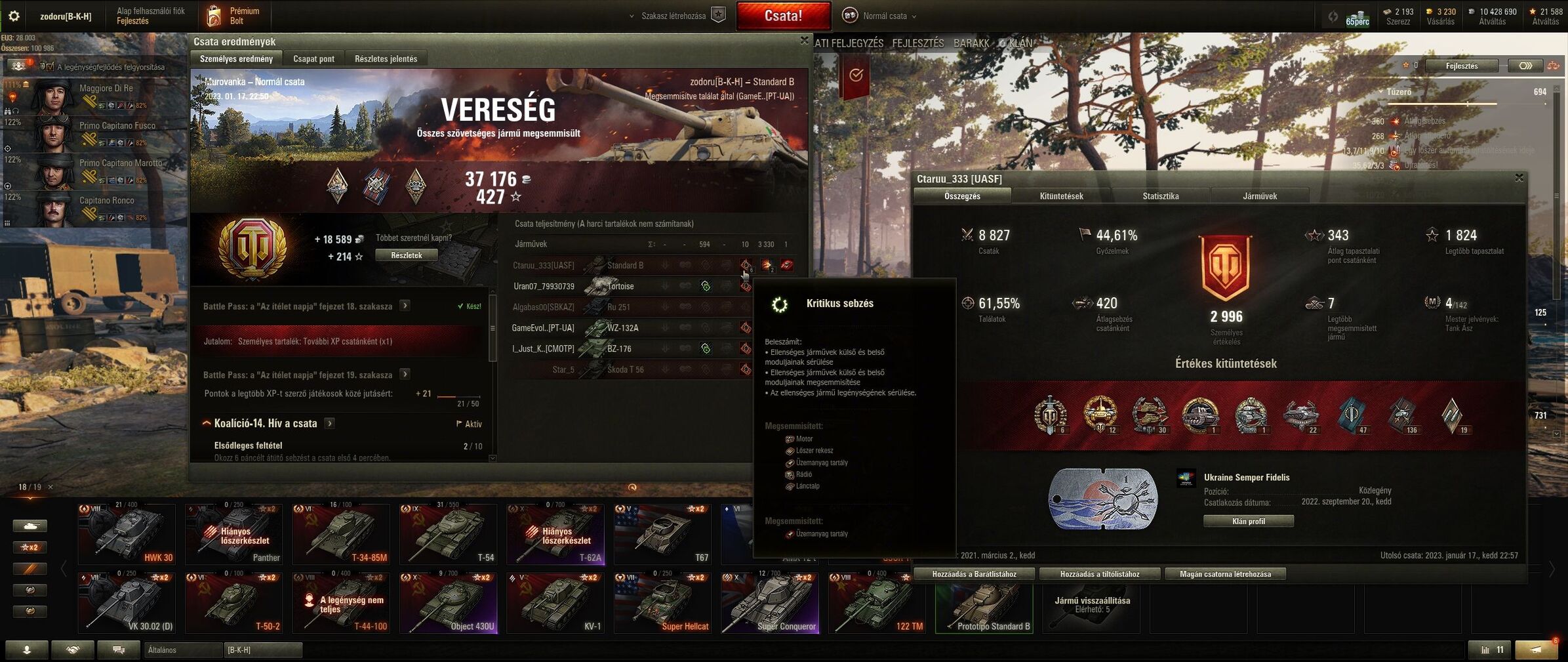Select the Super Conqueror tank in the carousel
Viewport: 1568px width, 662px height.
click(769, 603)
